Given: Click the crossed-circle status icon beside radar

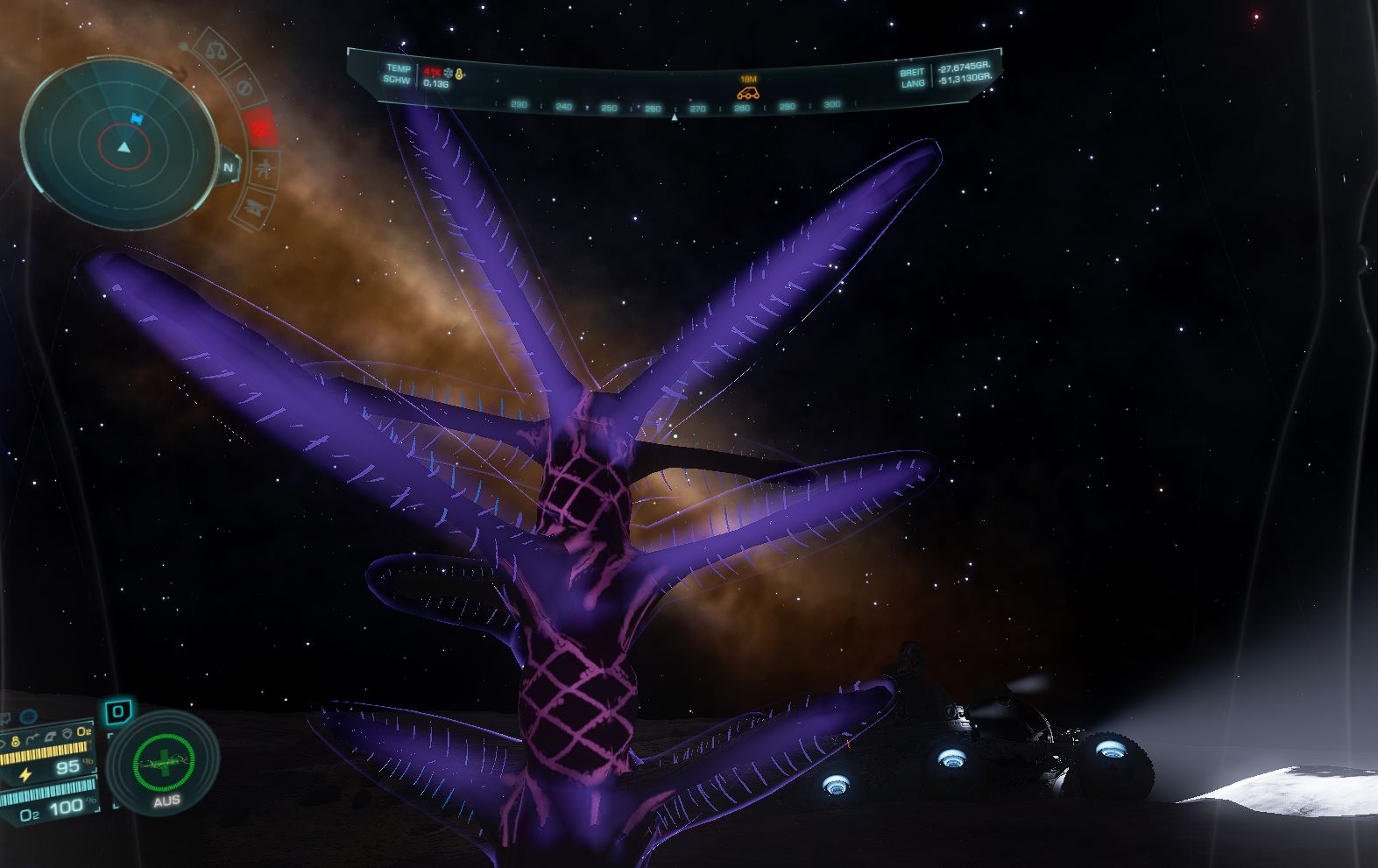Looking at the screenshot, I should click(x=244, y=88).
